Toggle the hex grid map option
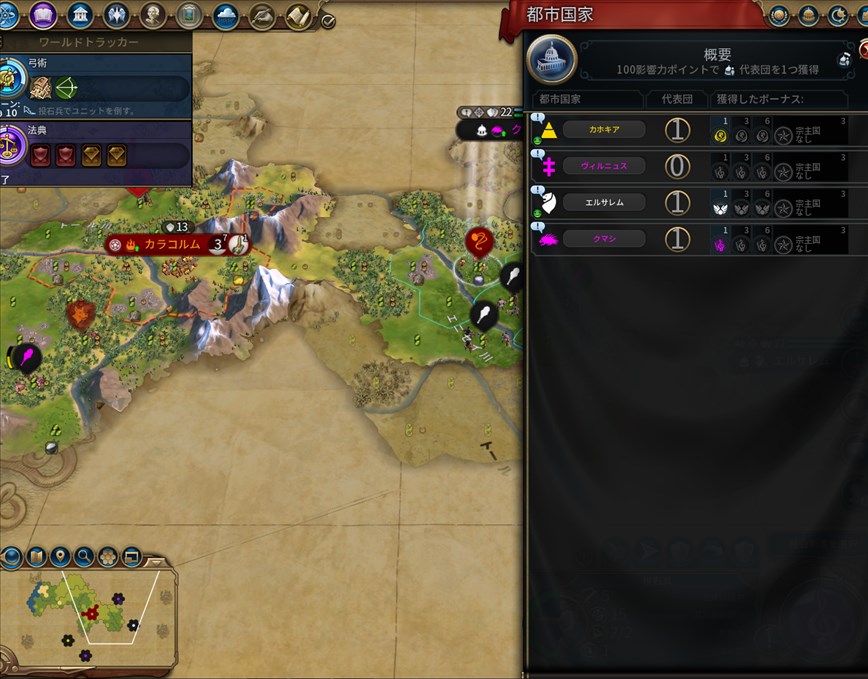 (x=108, y=556)
